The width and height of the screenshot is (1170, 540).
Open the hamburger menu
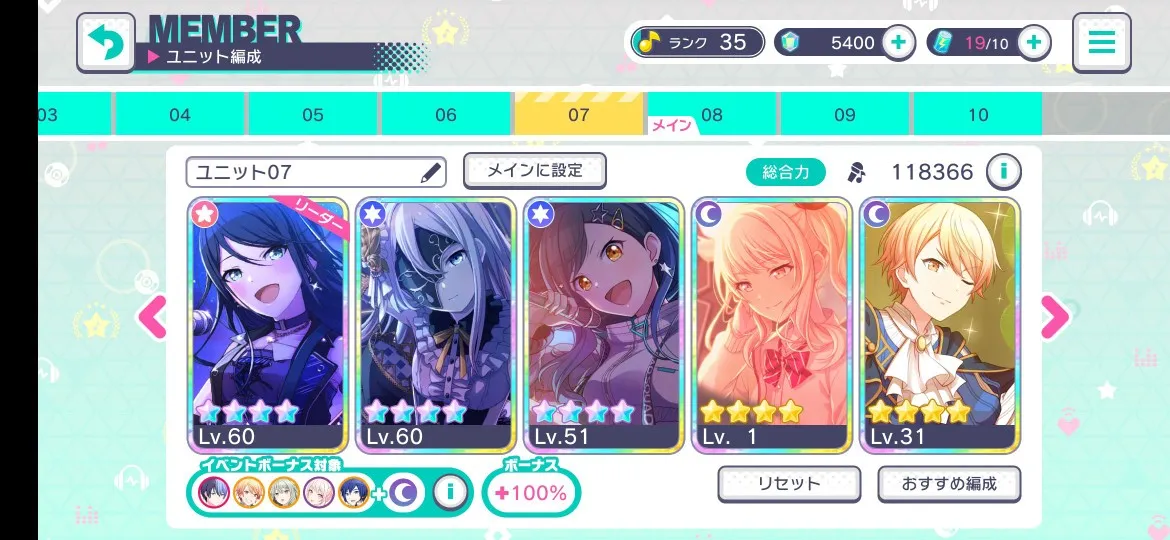coord(1101,42)
